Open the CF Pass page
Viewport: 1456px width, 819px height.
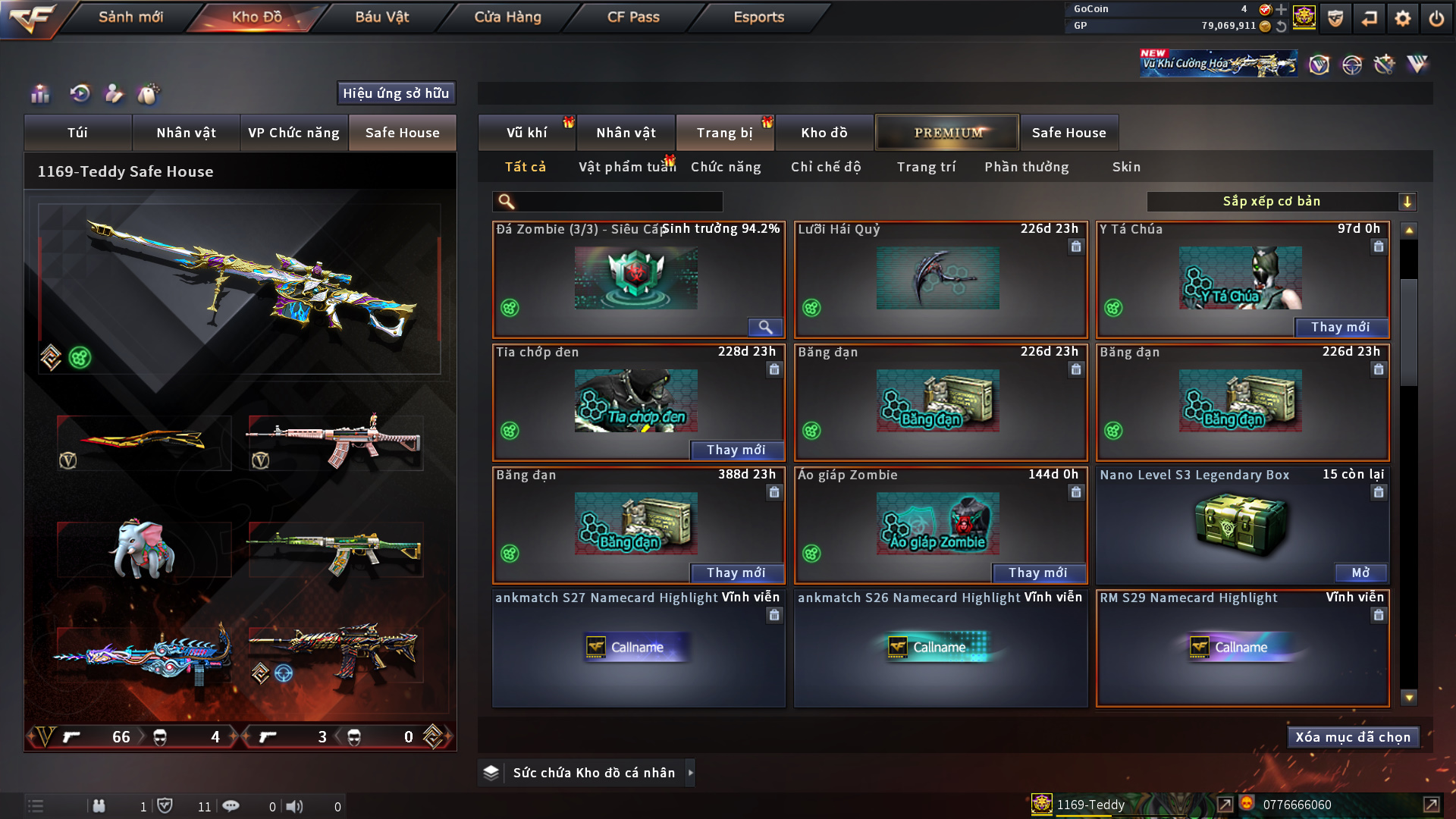tap(633, 17)
